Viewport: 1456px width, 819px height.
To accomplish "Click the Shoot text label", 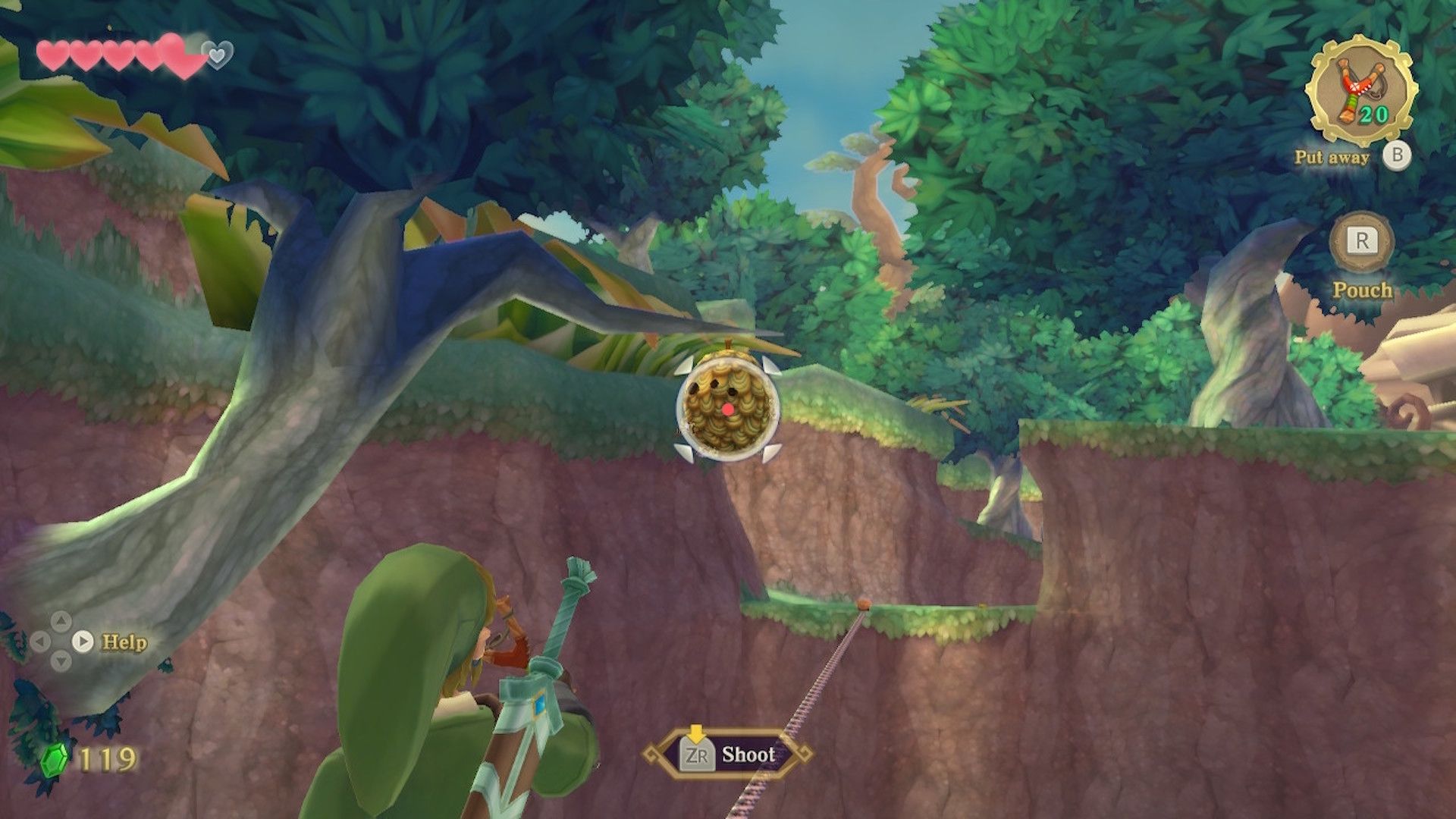I will [x=749, y=755].
